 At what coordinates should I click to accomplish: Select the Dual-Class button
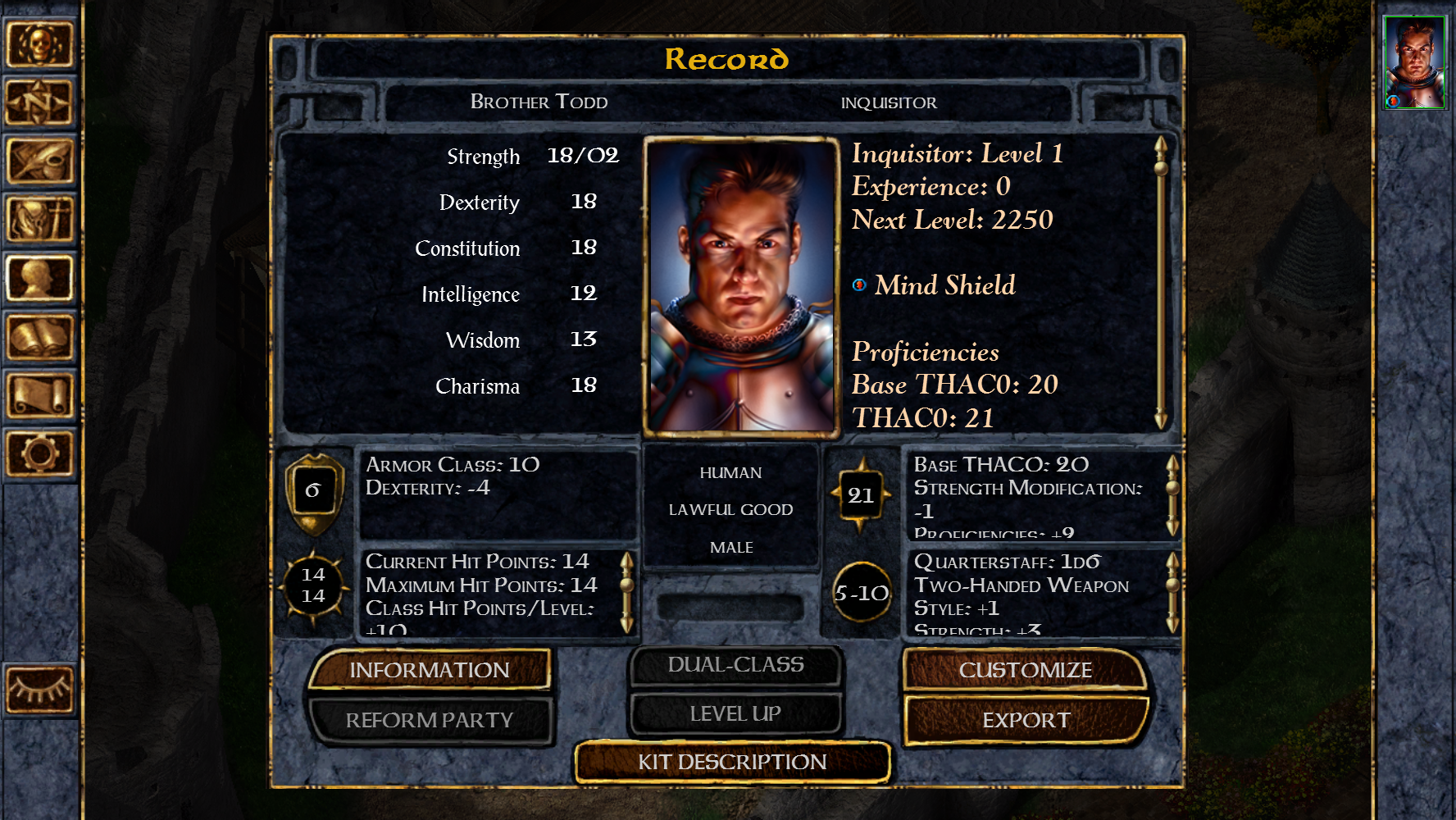[735, 665]
